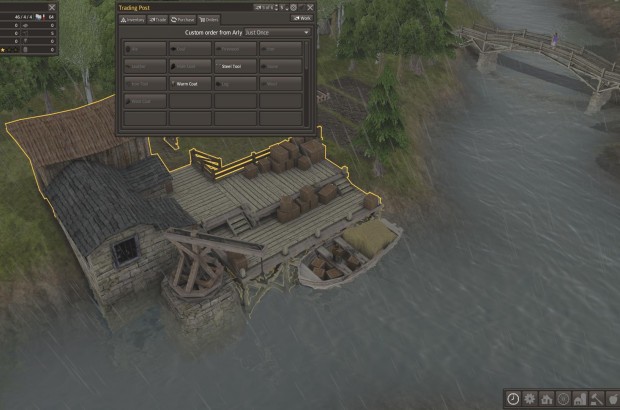Choose Warm Coat as custom order
Image resolution: width=620 pixels, height=410 pixels.
pyautogui.click(x=190, y=84)
